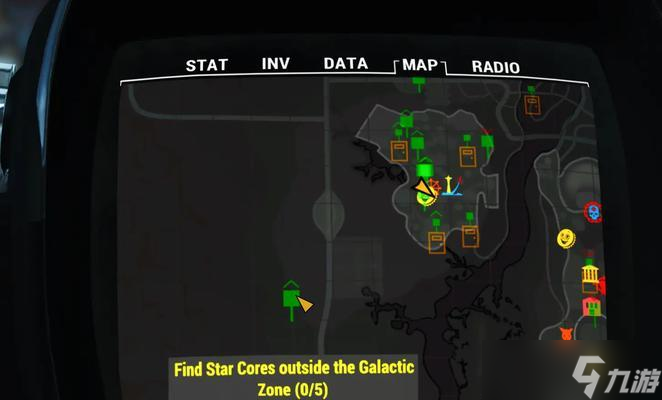
Task: Click the blue skull marker in red circle
Action: pos(593,212)
